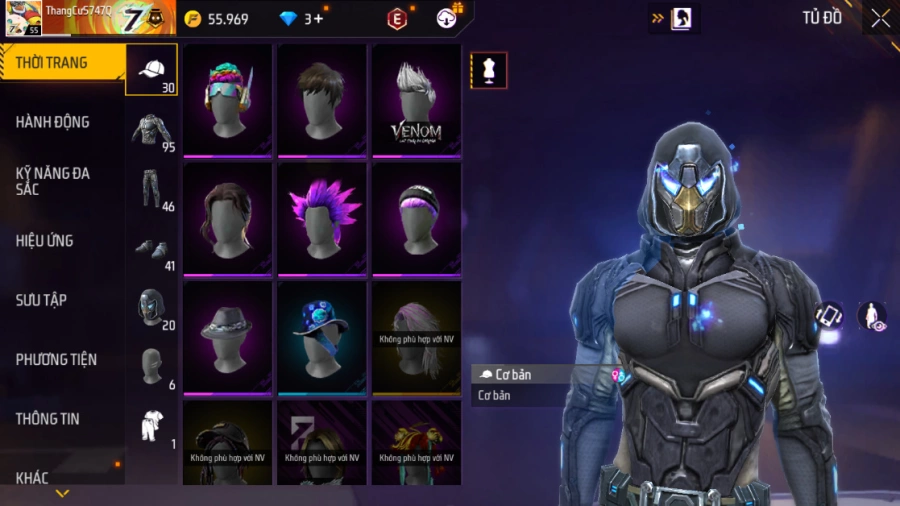Select the rainbow hair with headphones item

click(227, 100)
